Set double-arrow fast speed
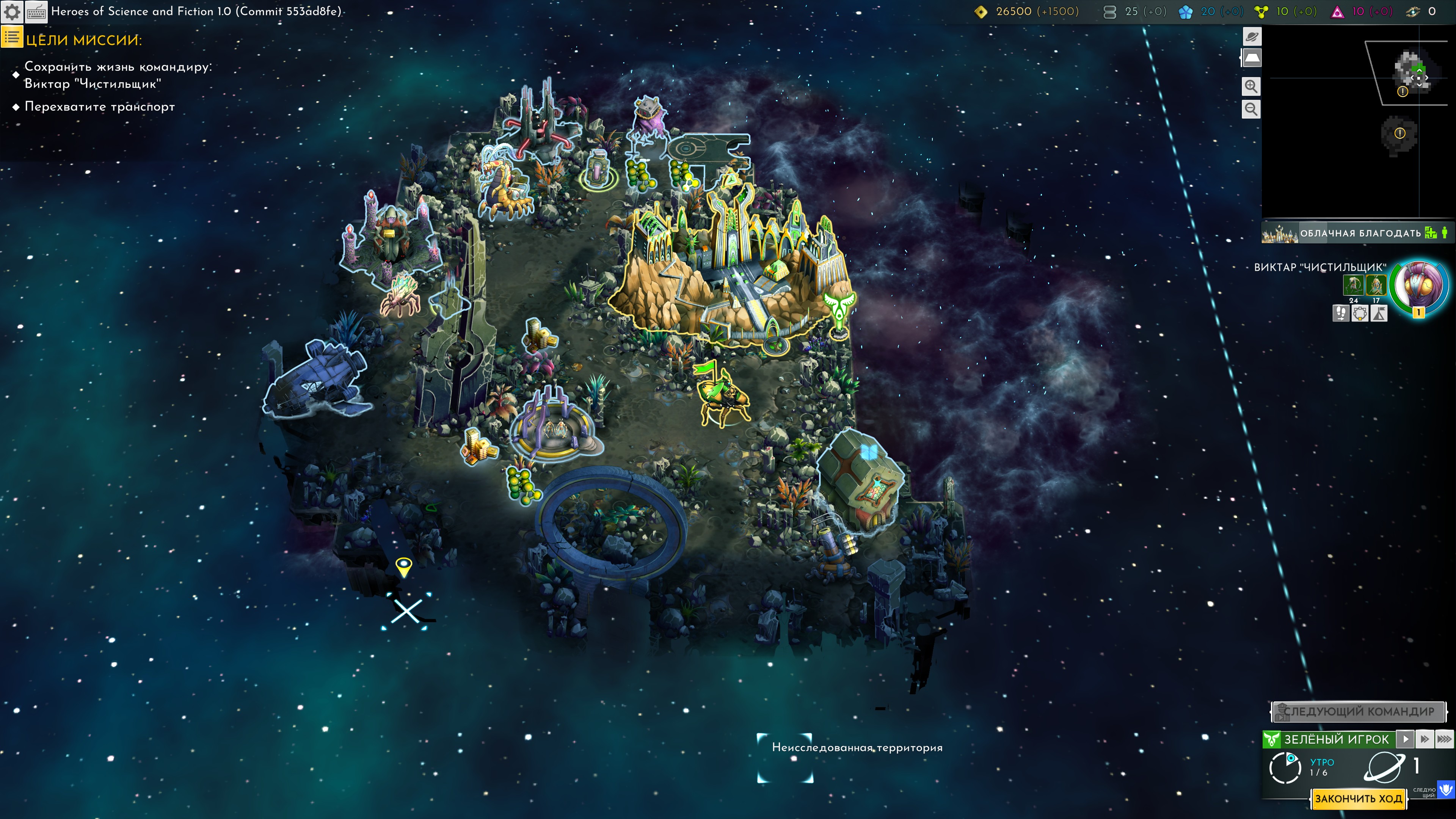Viewport: 1456px width, 819px height. pyautogui.click(x=1425, y=739)
